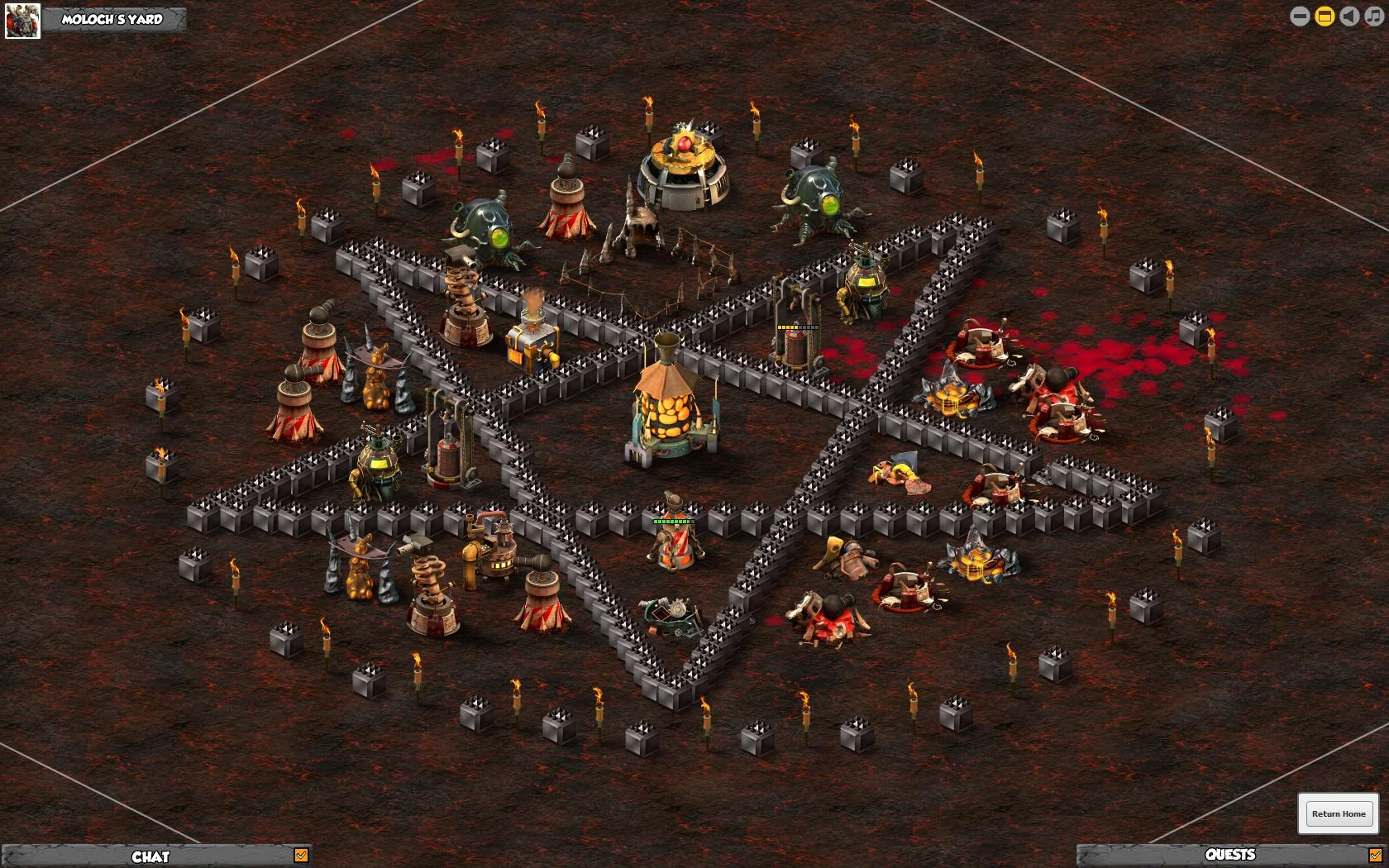Select the Moloch's Yard name banner
This screenshot has width=1389, height=868.
[112, 19]
